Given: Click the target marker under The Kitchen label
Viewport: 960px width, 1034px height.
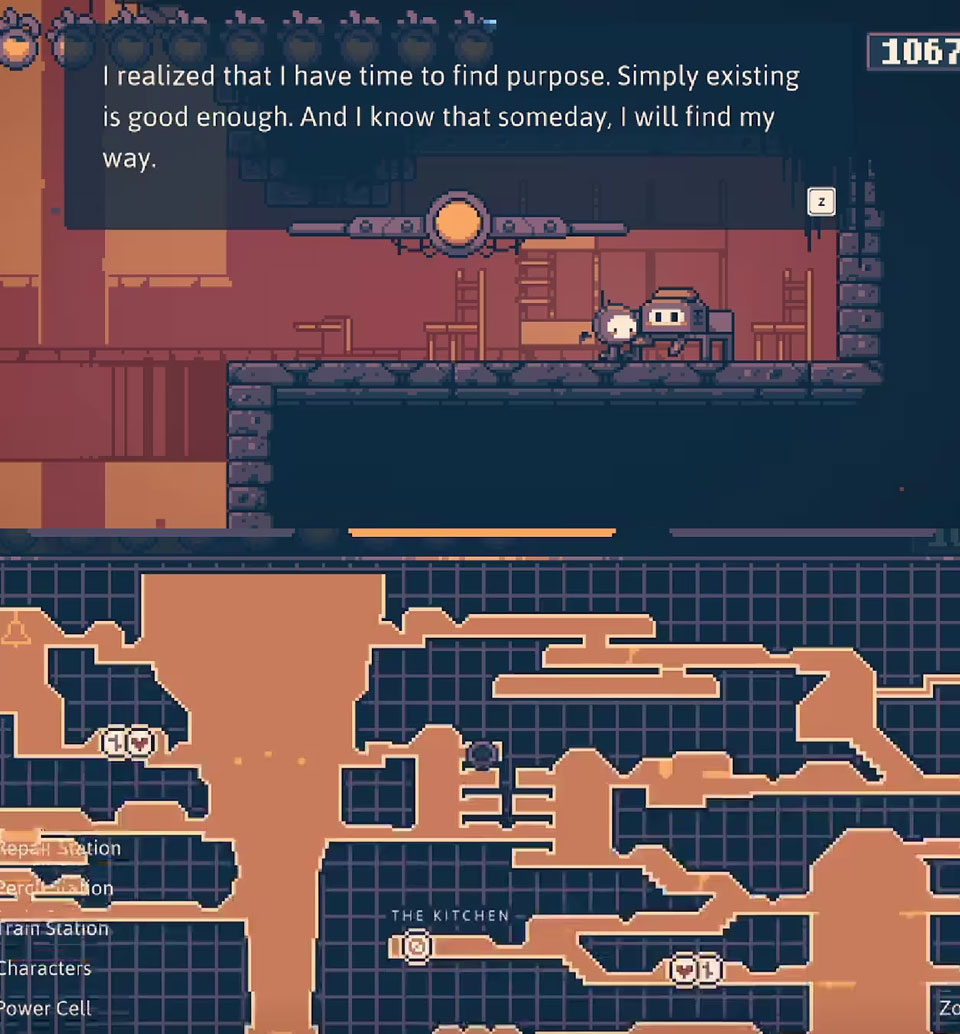Looking at the screenshot, I should tap(416, 945).
